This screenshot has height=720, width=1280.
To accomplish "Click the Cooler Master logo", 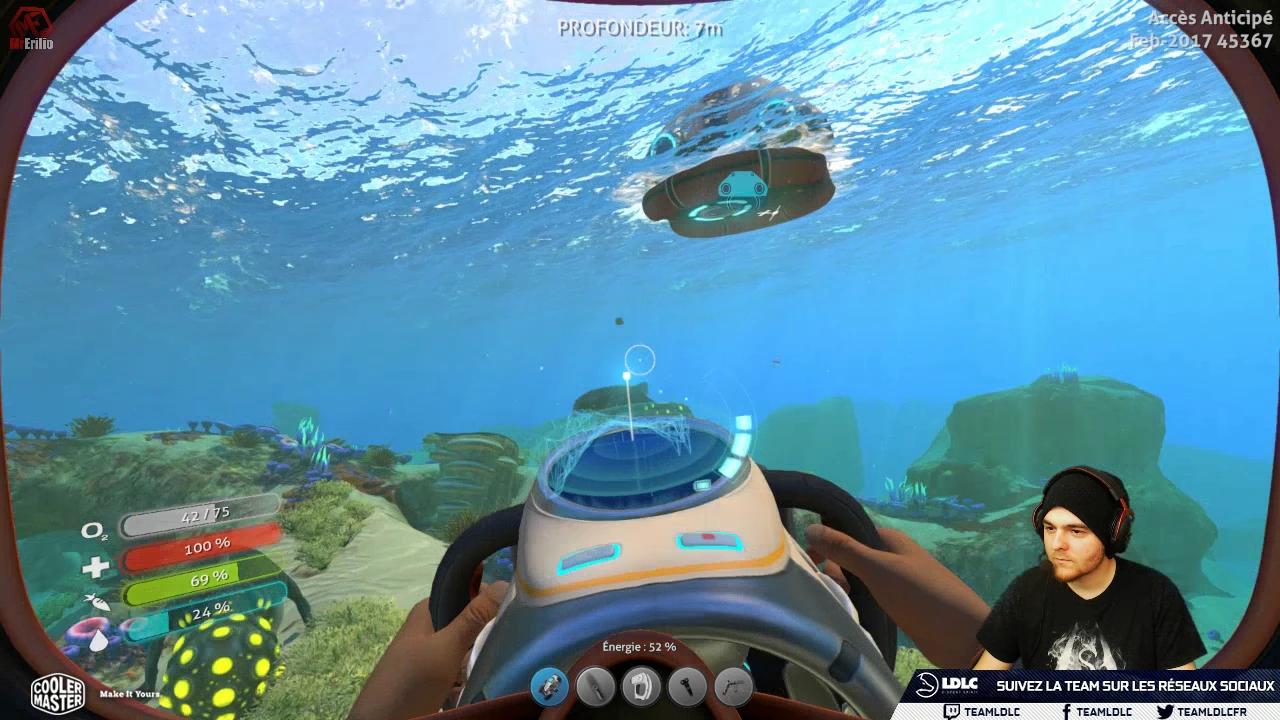I will 57,693.
